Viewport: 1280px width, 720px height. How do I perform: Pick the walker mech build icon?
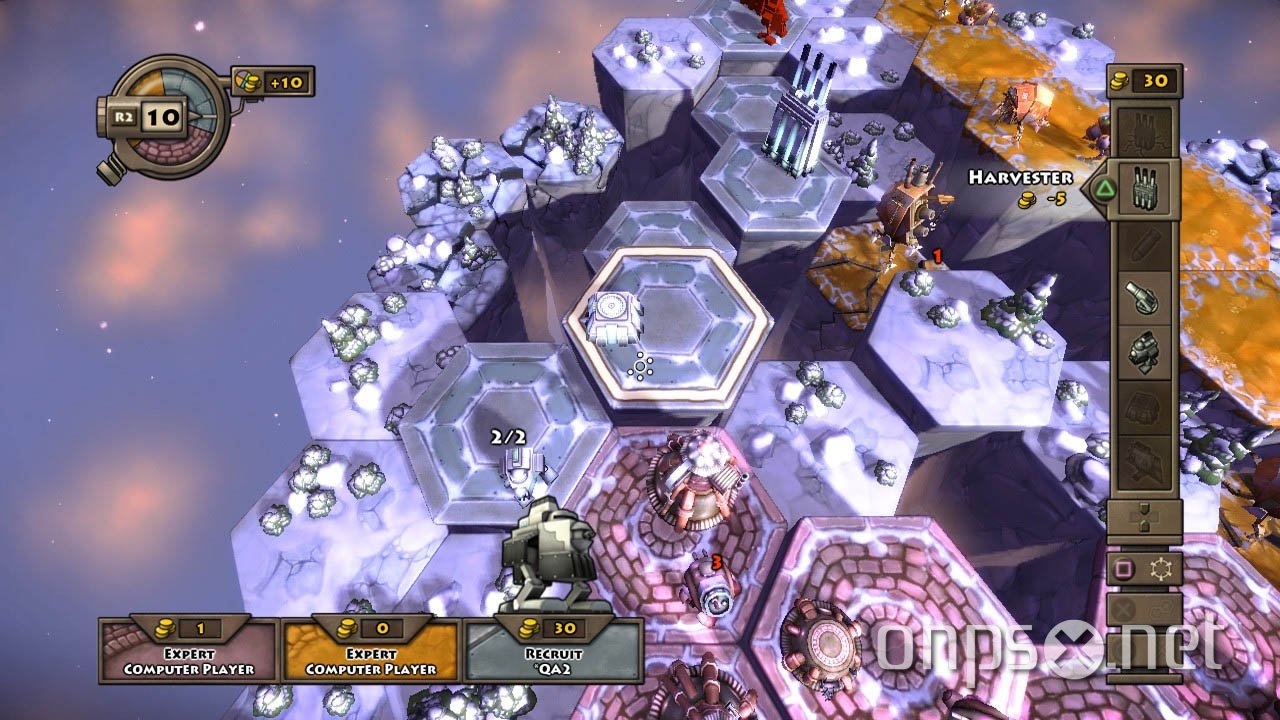(x=1144, y=352)
